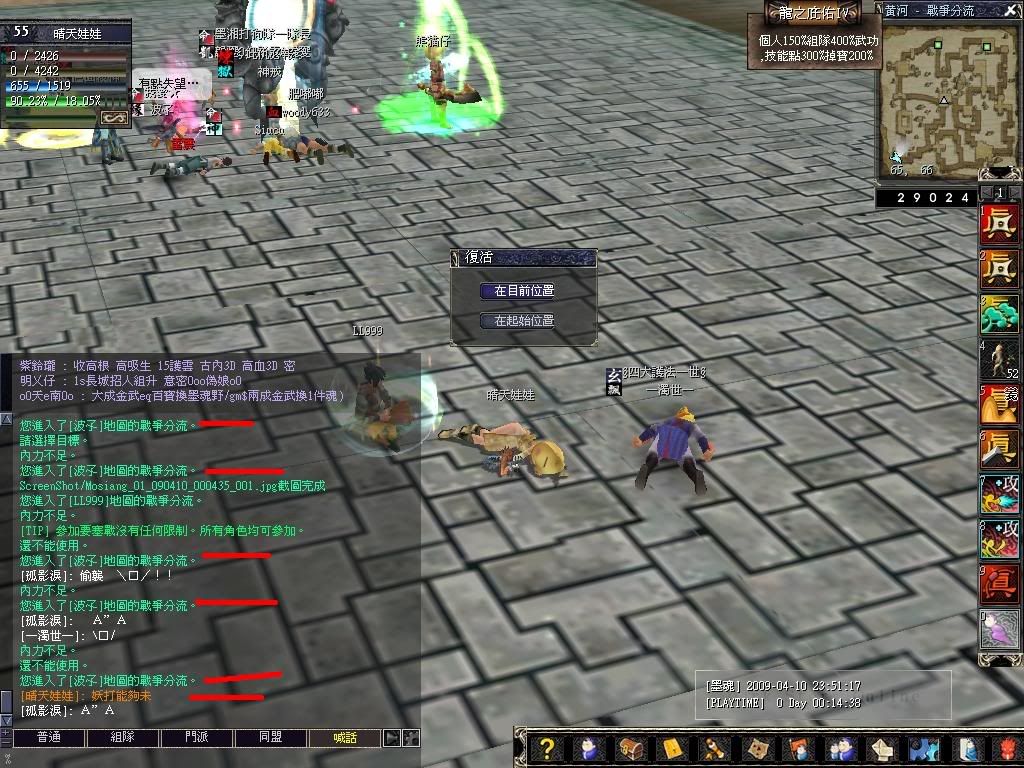Select the 喊話 shout chat tab
The height and width of the screenshot is (768, 1024).
345,738
